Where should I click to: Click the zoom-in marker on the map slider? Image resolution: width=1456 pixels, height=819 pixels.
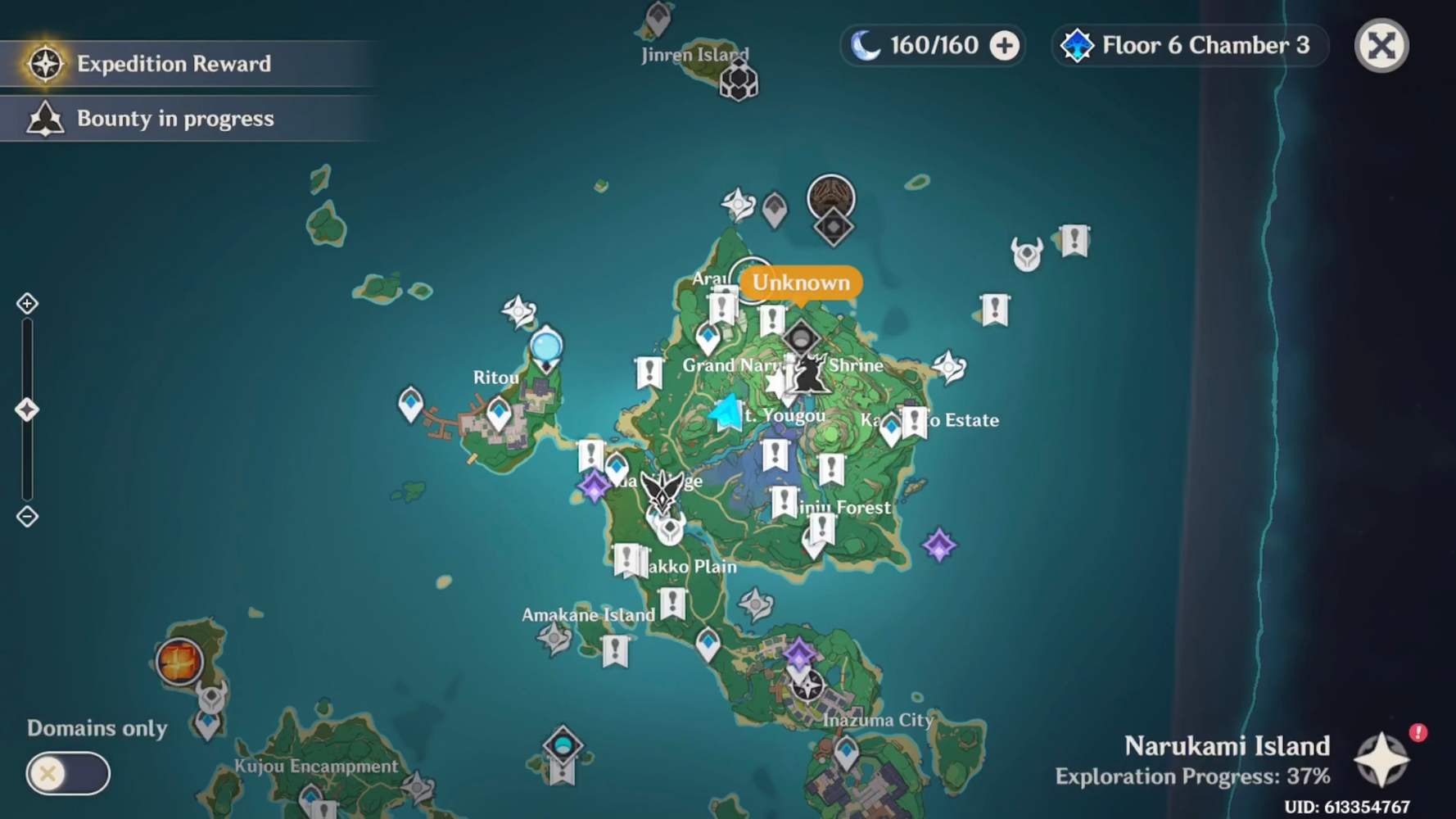tap(27, 303)
